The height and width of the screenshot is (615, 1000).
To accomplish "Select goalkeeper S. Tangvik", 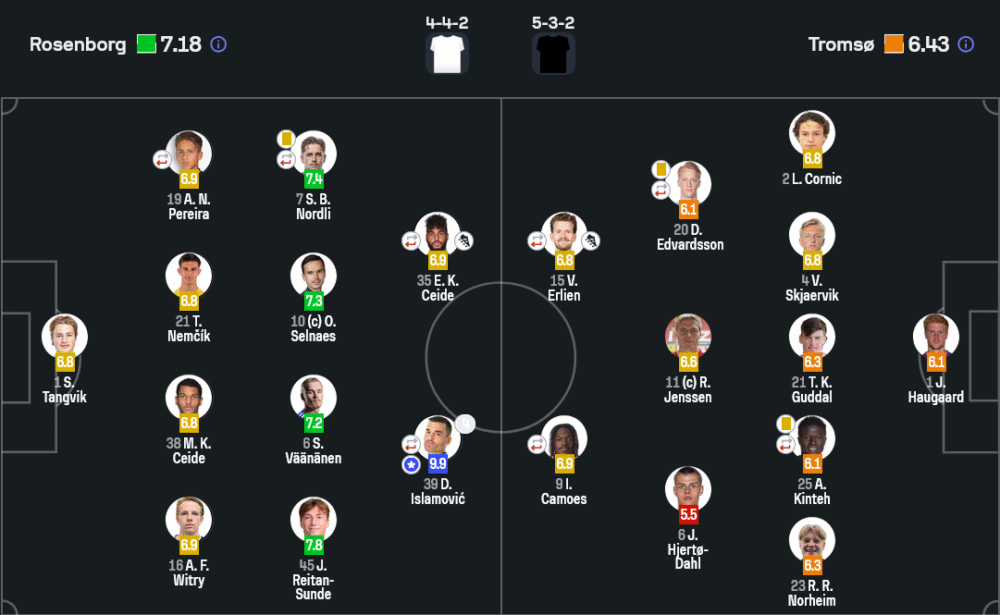I will pyautogui.click(x=65, y=338).
